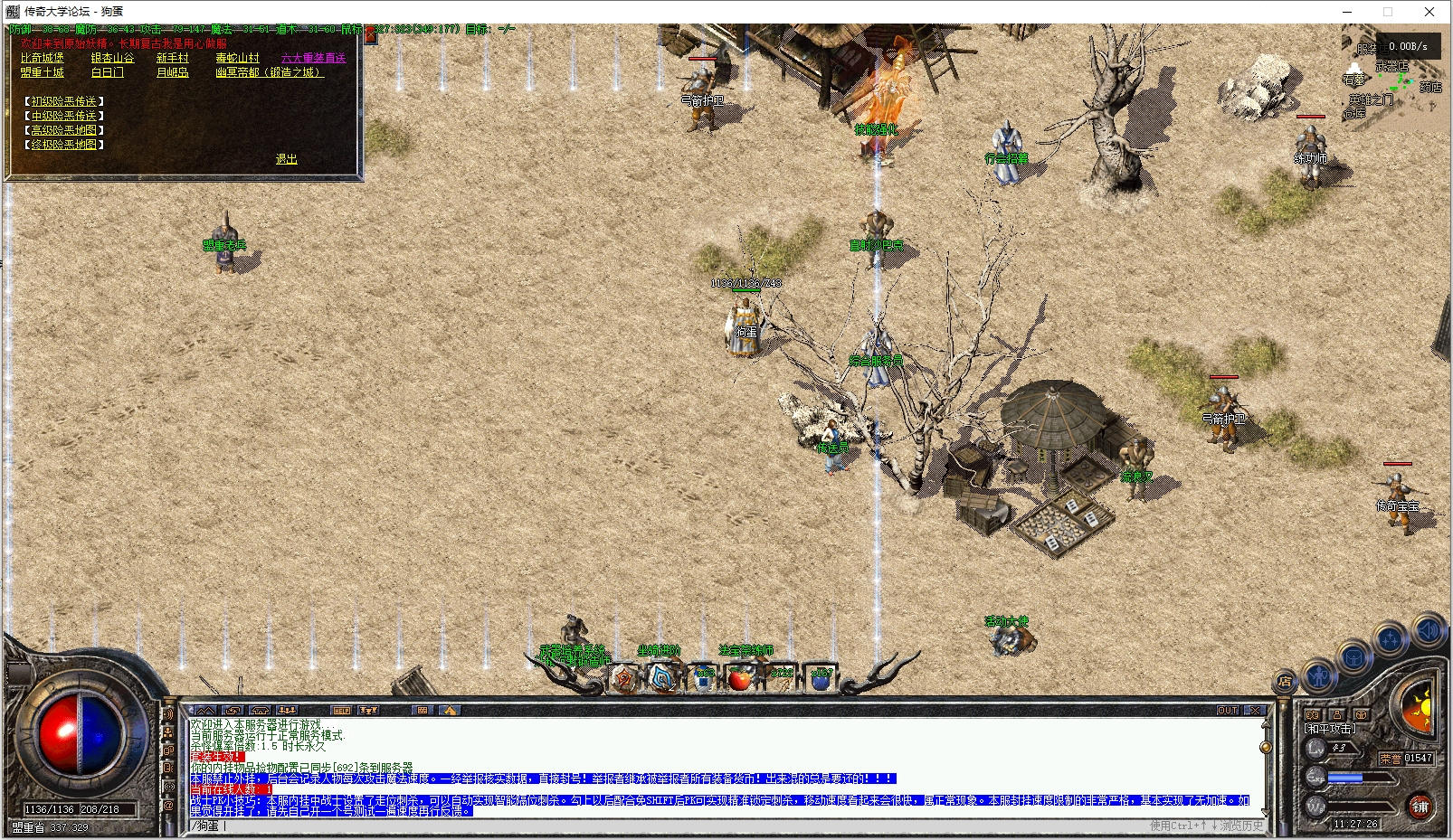This screenshot has height=840, width=1453.
Task: Open the 店 shop button
Action: pyautogui.click(x=1285, y=681)
